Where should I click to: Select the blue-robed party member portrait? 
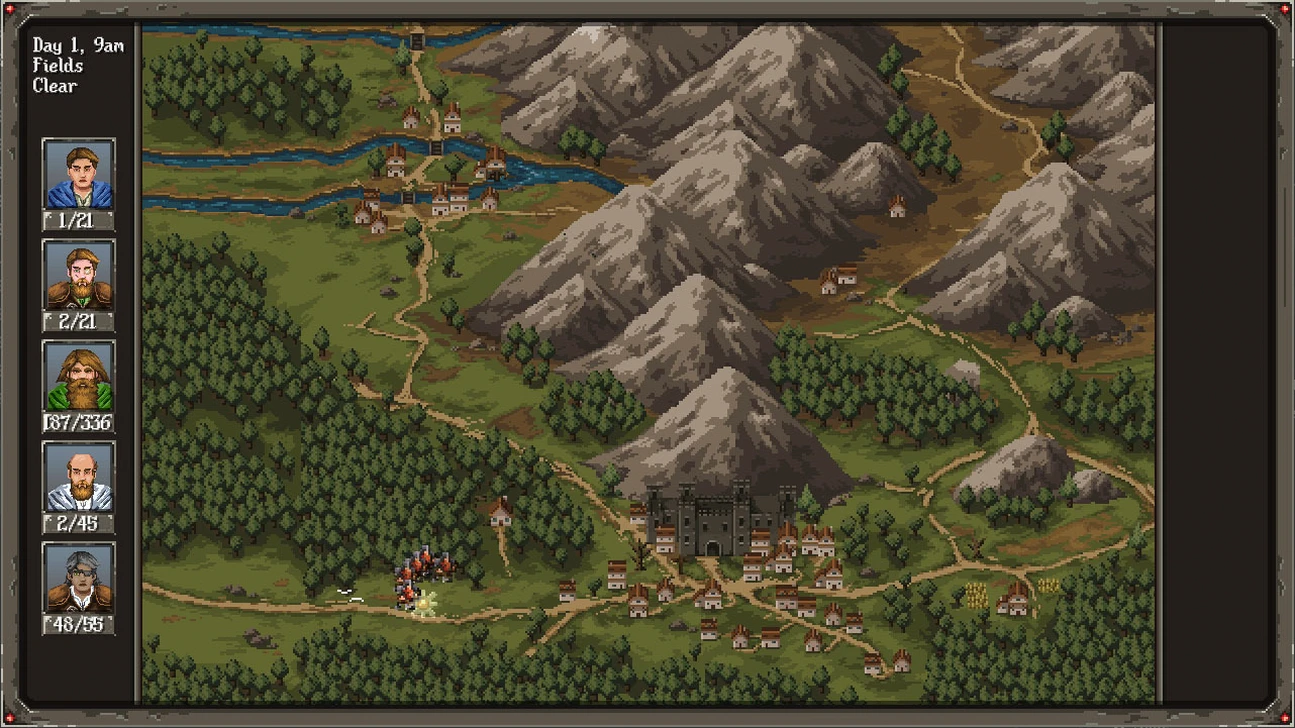click(x=78, y=175)
